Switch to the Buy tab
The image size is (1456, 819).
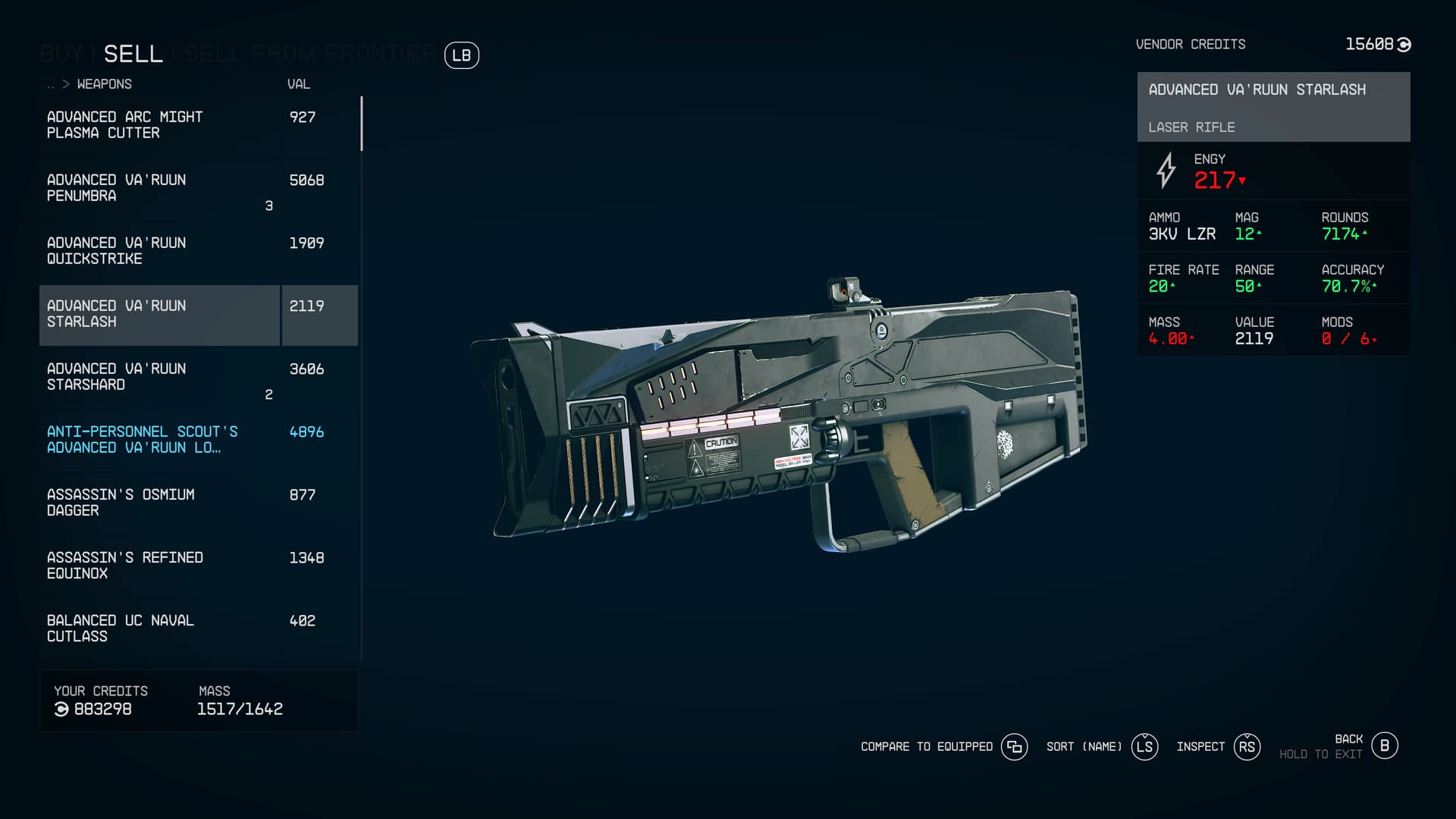tap(61, 55)
